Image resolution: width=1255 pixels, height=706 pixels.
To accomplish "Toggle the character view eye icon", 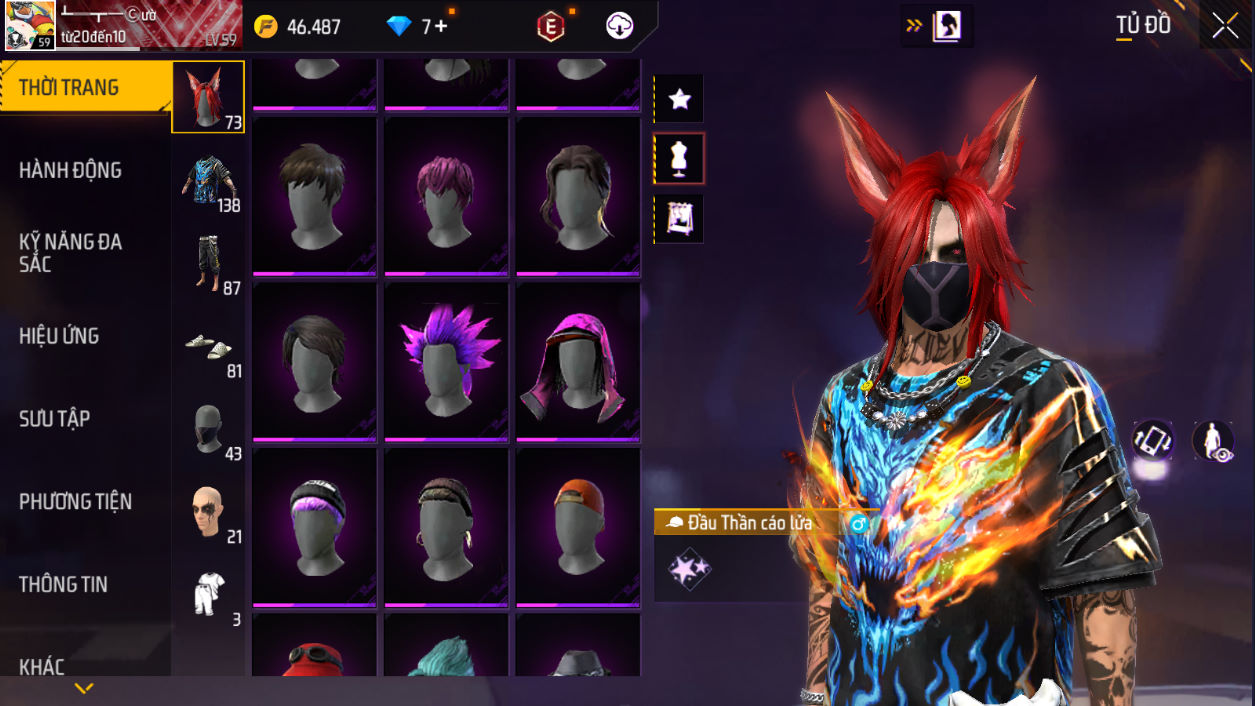I will [x=1213, y=441].
